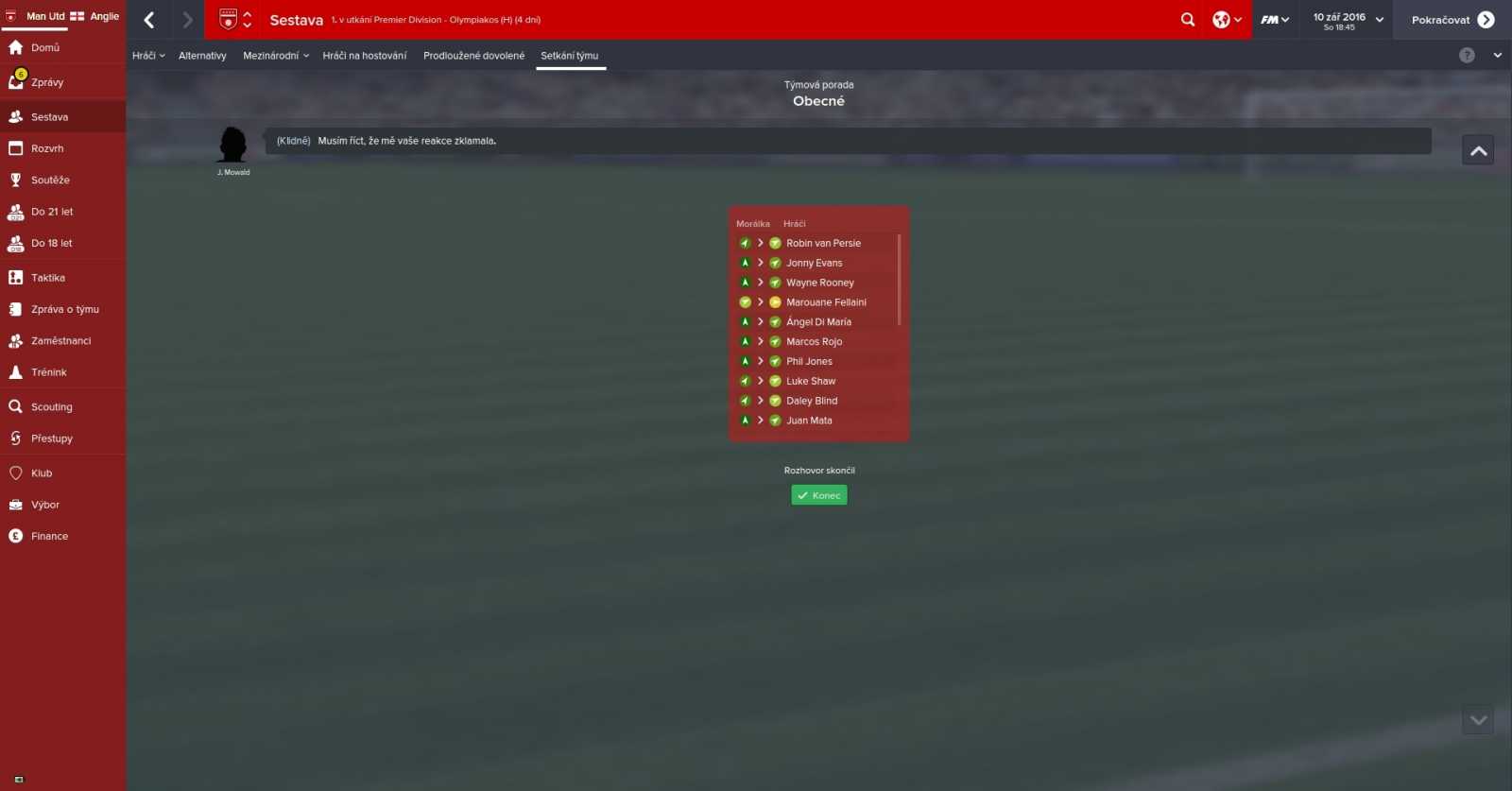The height and width of the screenshot is (791, 1512).
Task: Open the Alternativy tab
Action: click(201, 55)
